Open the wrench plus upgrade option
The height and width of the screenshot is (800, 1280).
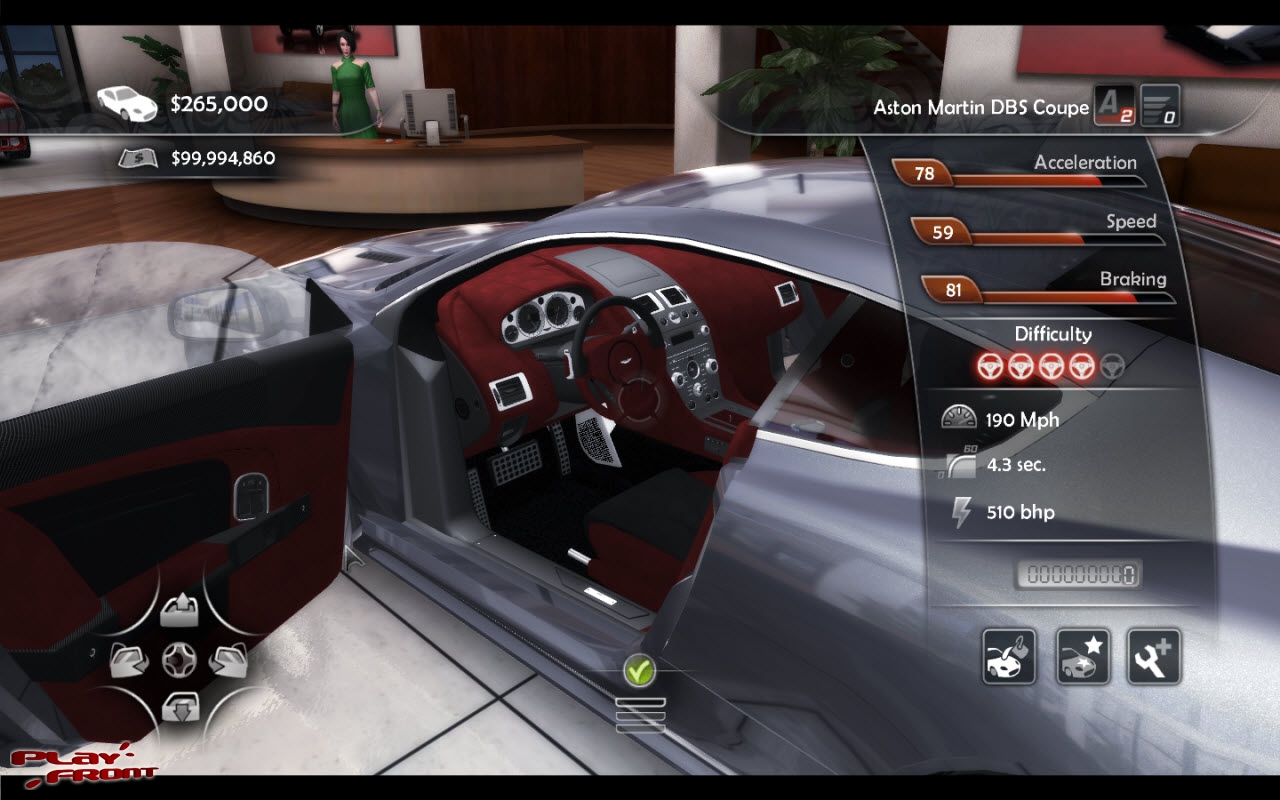pos(1154,657)
